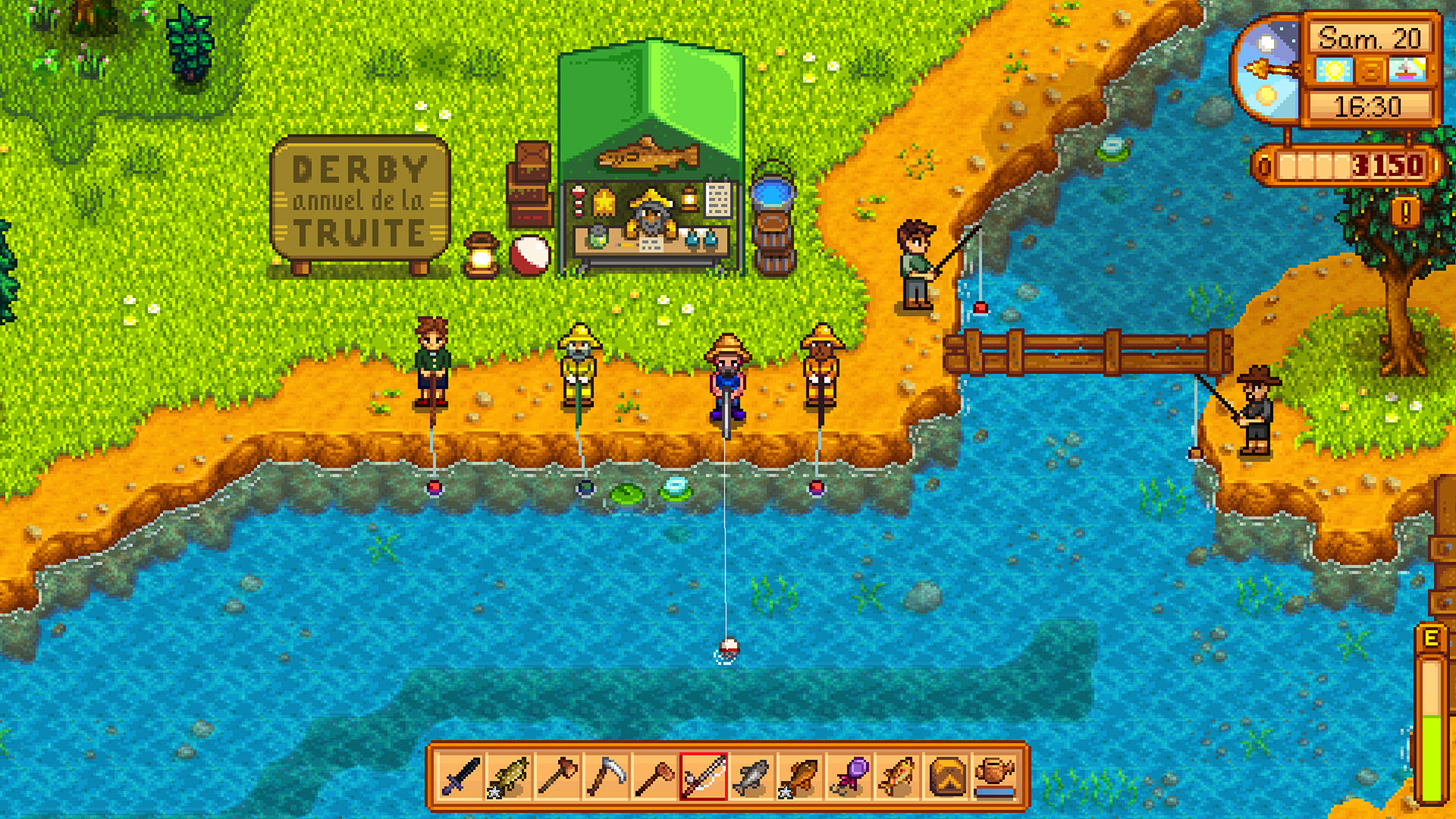The width and height of the screenshot is (1456, 819).
Task: Select the dark sword in the hotbar
Action: pyautogui.click(x=460, y=777)
